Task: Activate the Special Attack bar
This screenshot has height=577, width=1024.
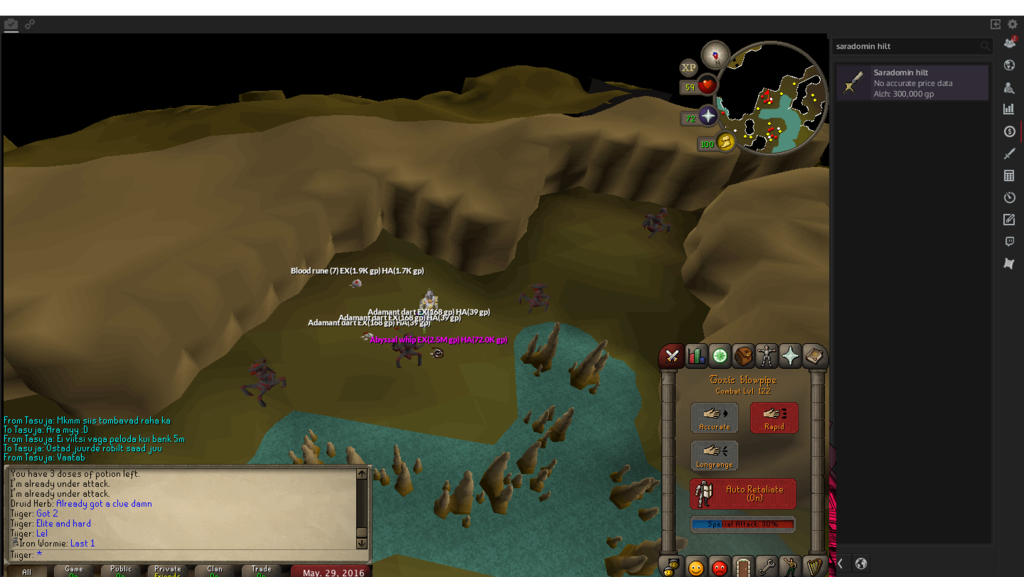Action: click(x=743, y=524)
